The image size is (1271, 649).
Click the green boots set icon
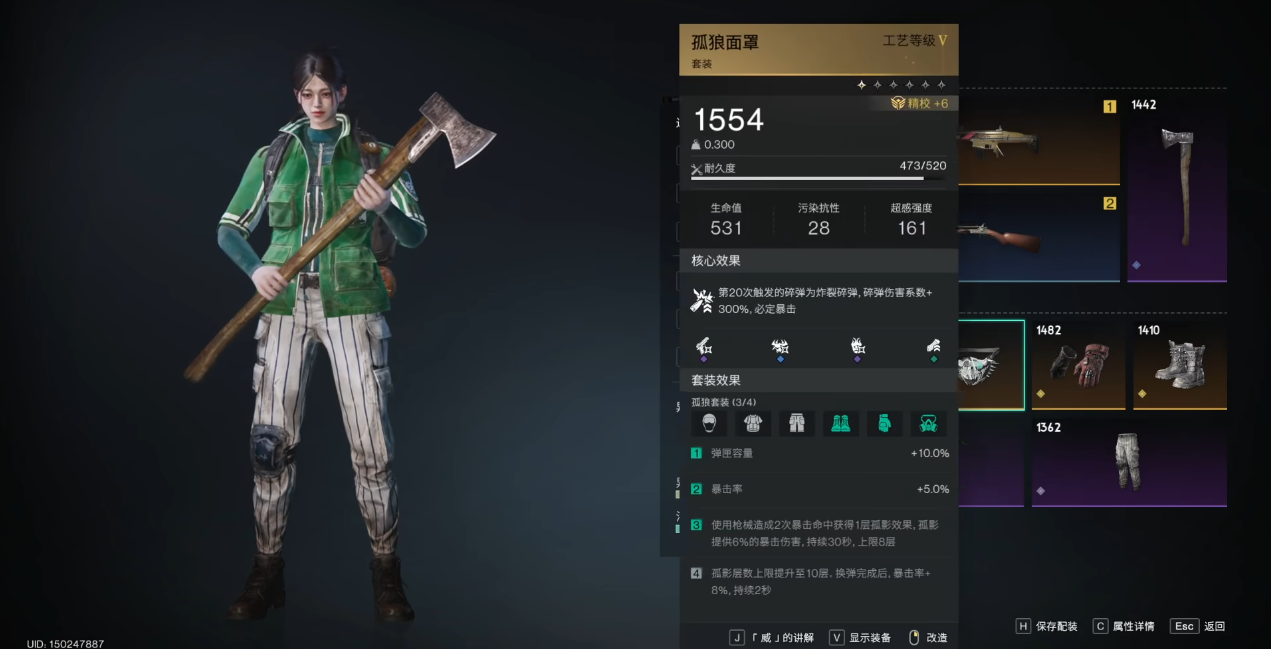840,423
